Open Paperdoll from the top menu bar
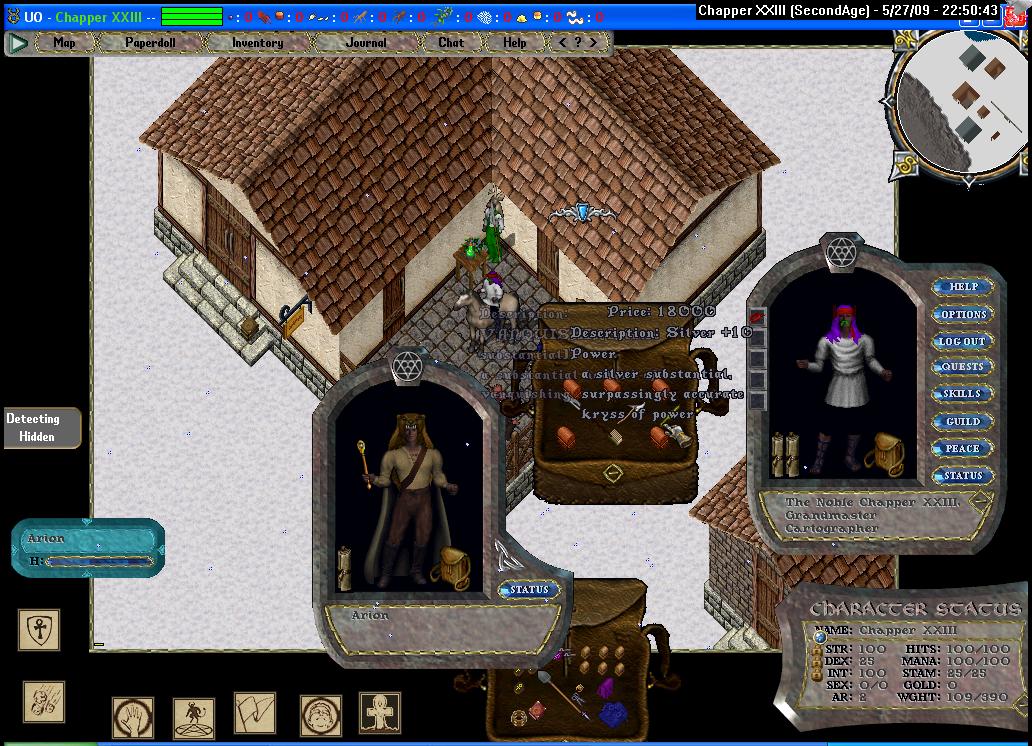The width and height of the screenshot is (1032, 746). pos(148,43)
